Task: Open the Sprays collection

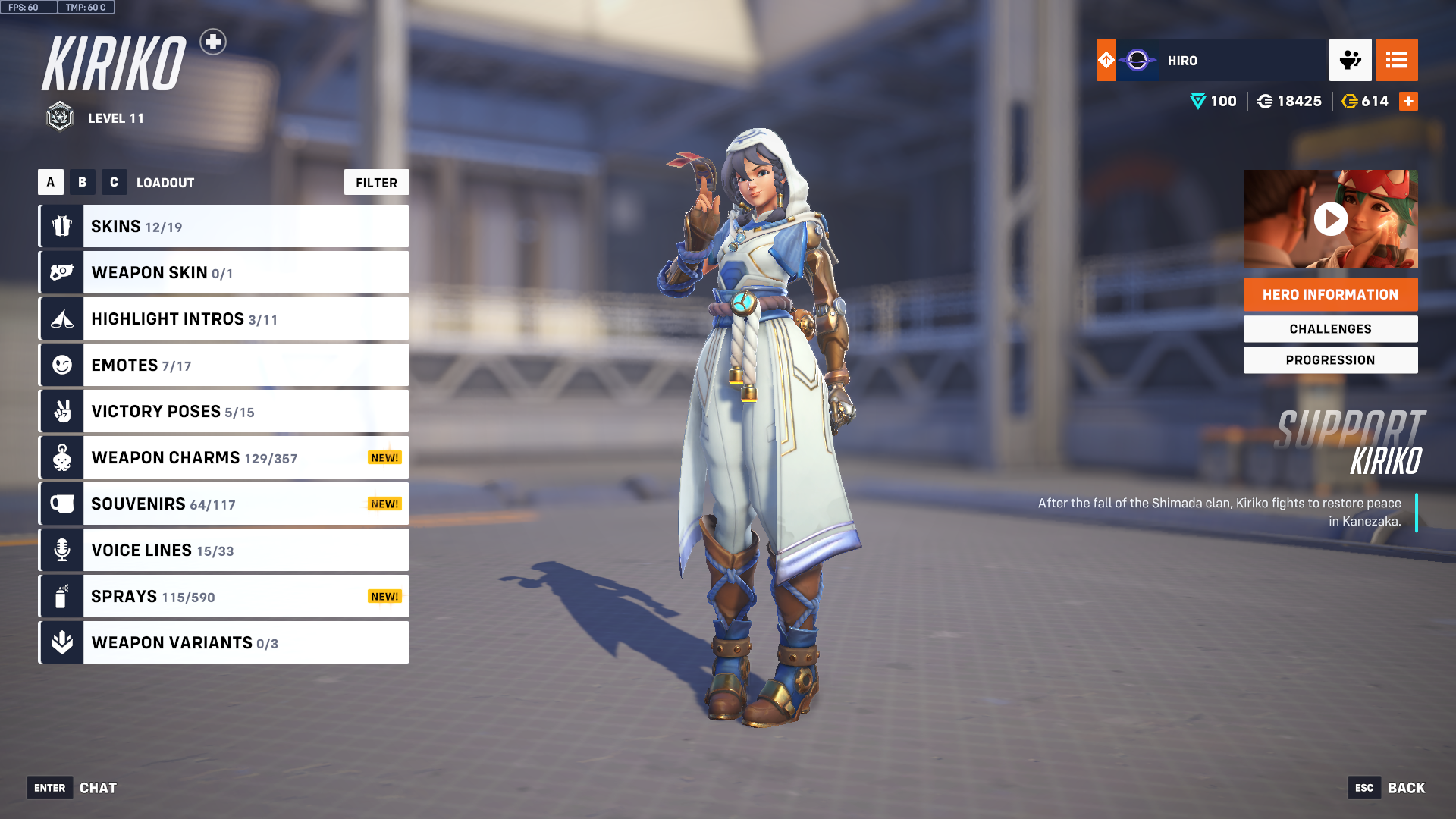Action: click(x=224, y=596)
